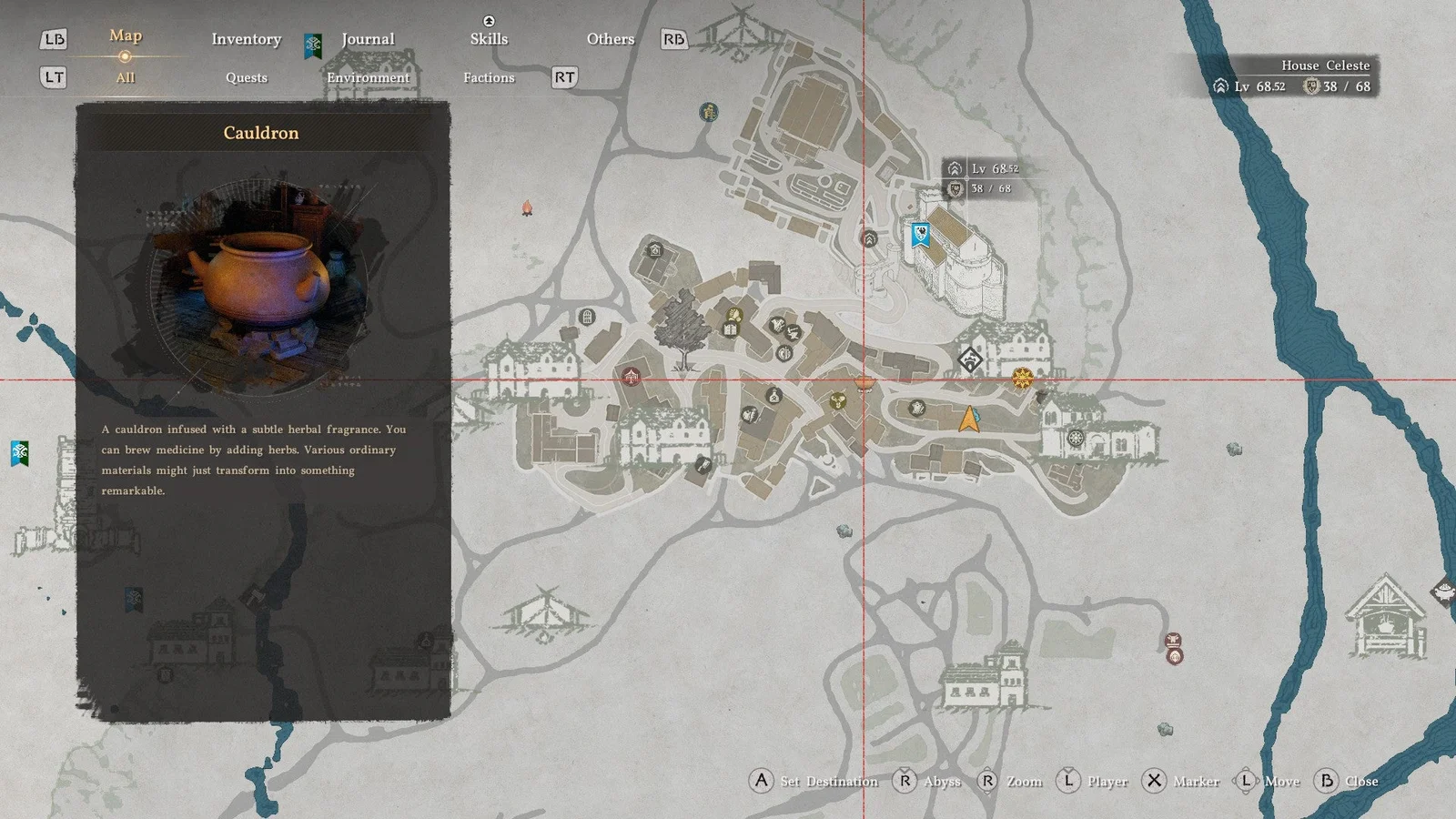Click the campfire map marker
This screenshot has width=1456, height=819.
point(527,209)
